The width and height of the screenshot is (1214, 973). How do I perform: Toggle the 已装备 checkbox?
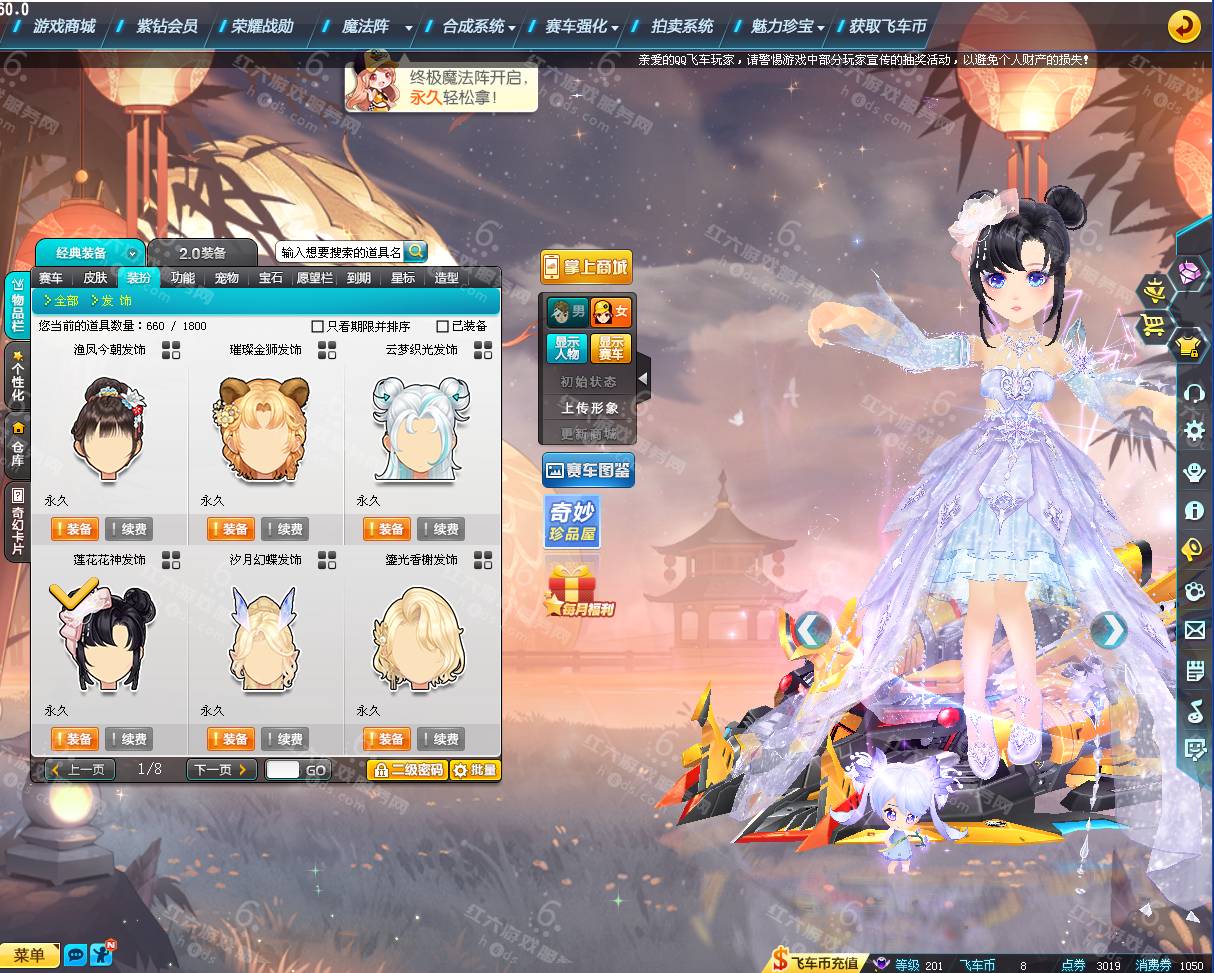(x=443, y=326)
